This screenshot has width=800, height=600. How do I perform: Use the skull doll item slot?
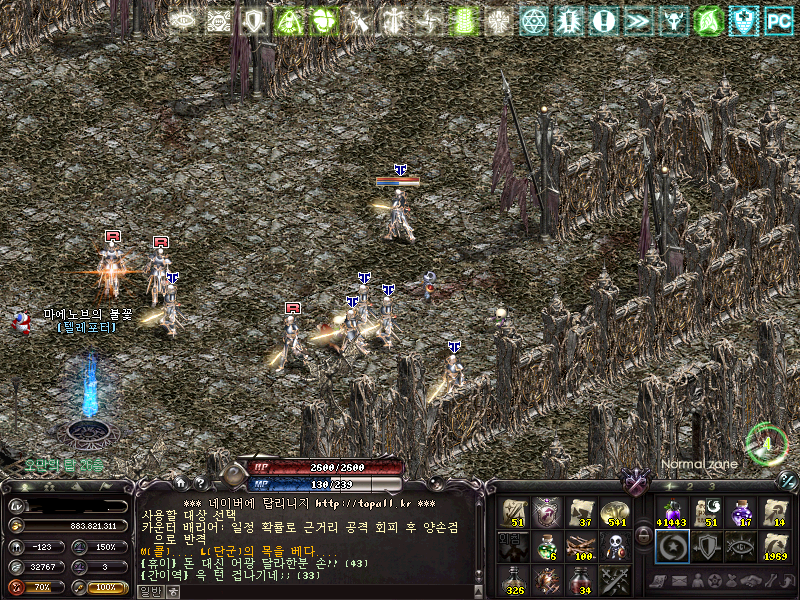[x=615, y=545]
